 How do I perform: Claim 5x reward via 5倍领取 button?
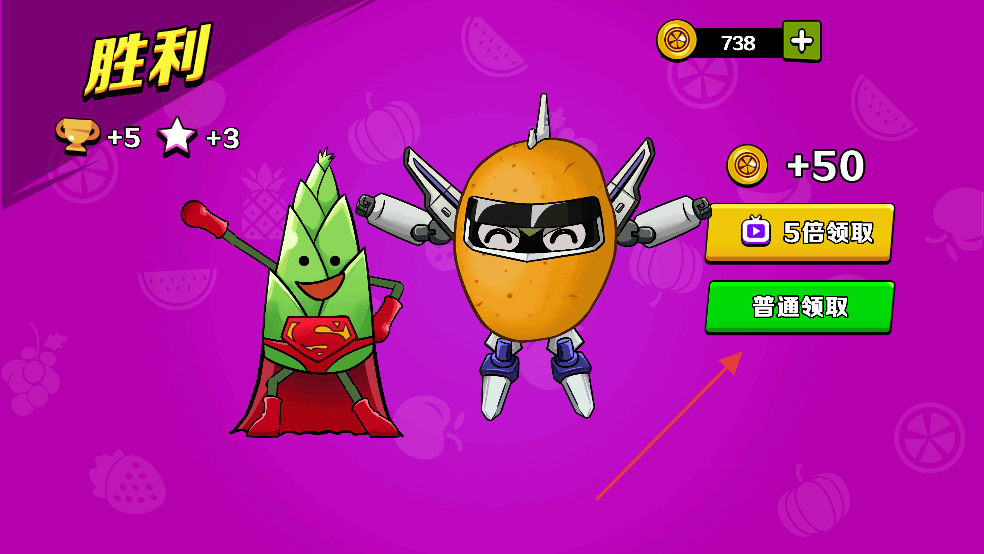coord(799,233)
